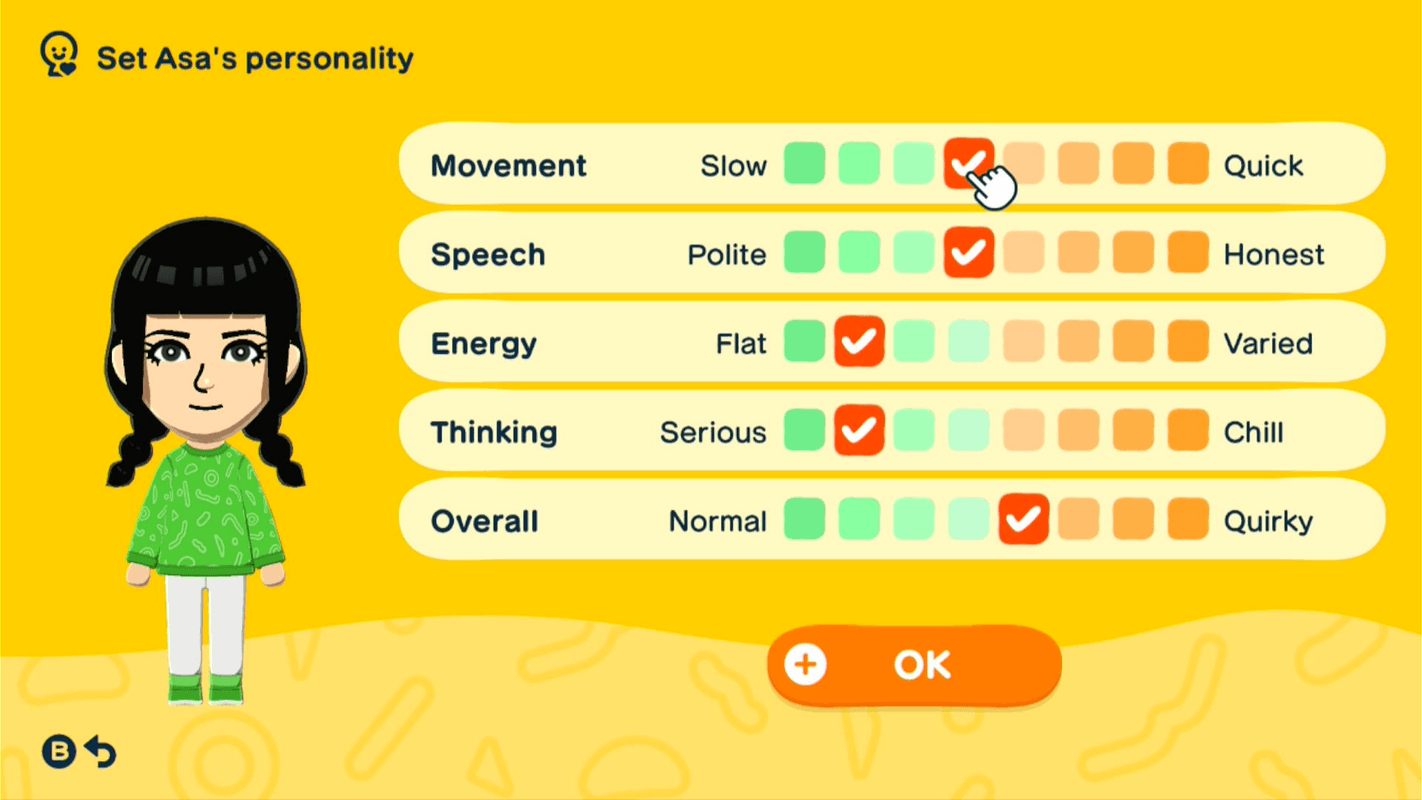This screenshot has width=1422, height=800.
Task: Click the Speech checkmark
Action: pos(968,253)
